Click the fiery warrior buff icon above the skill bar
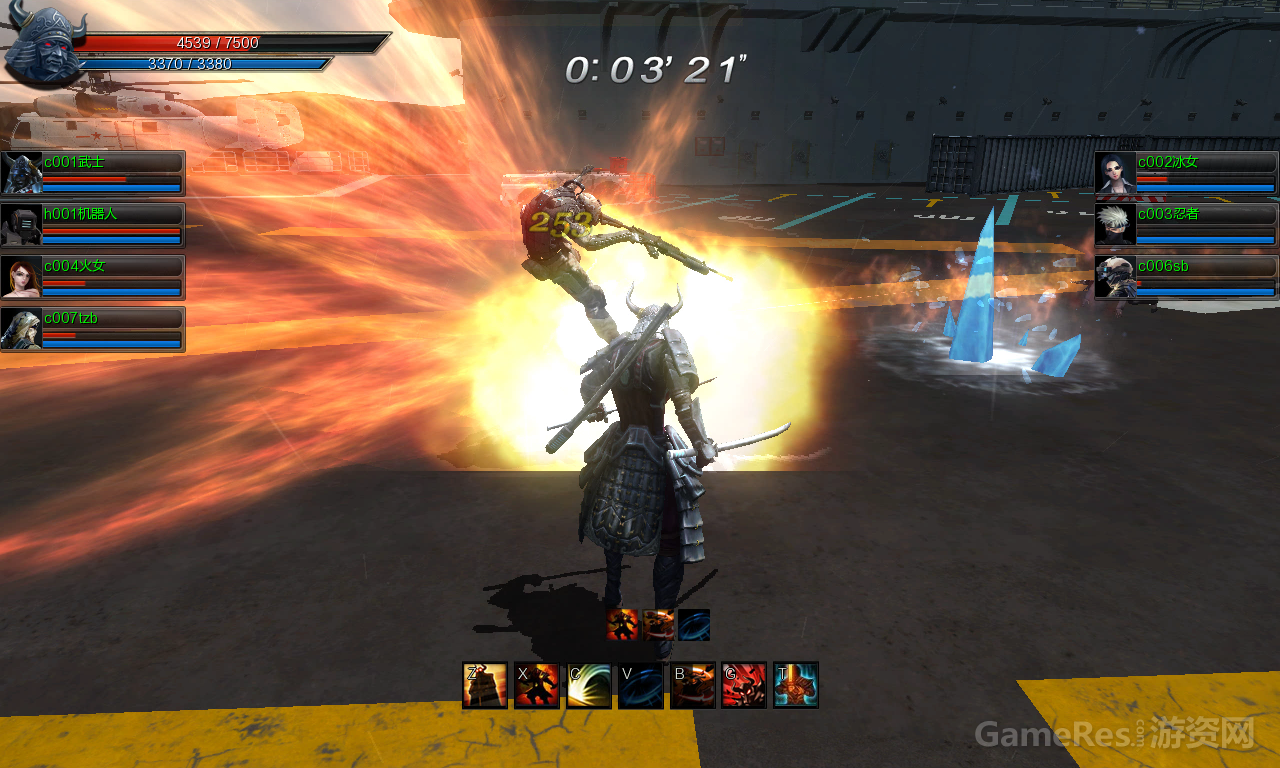Screen dimensions: 1280x768 pos(623,625)
